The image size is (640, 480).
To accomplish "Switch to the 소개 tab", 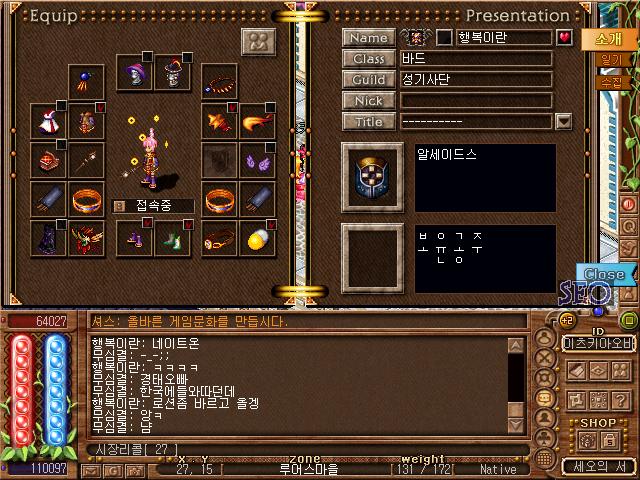I will (607, 39).
